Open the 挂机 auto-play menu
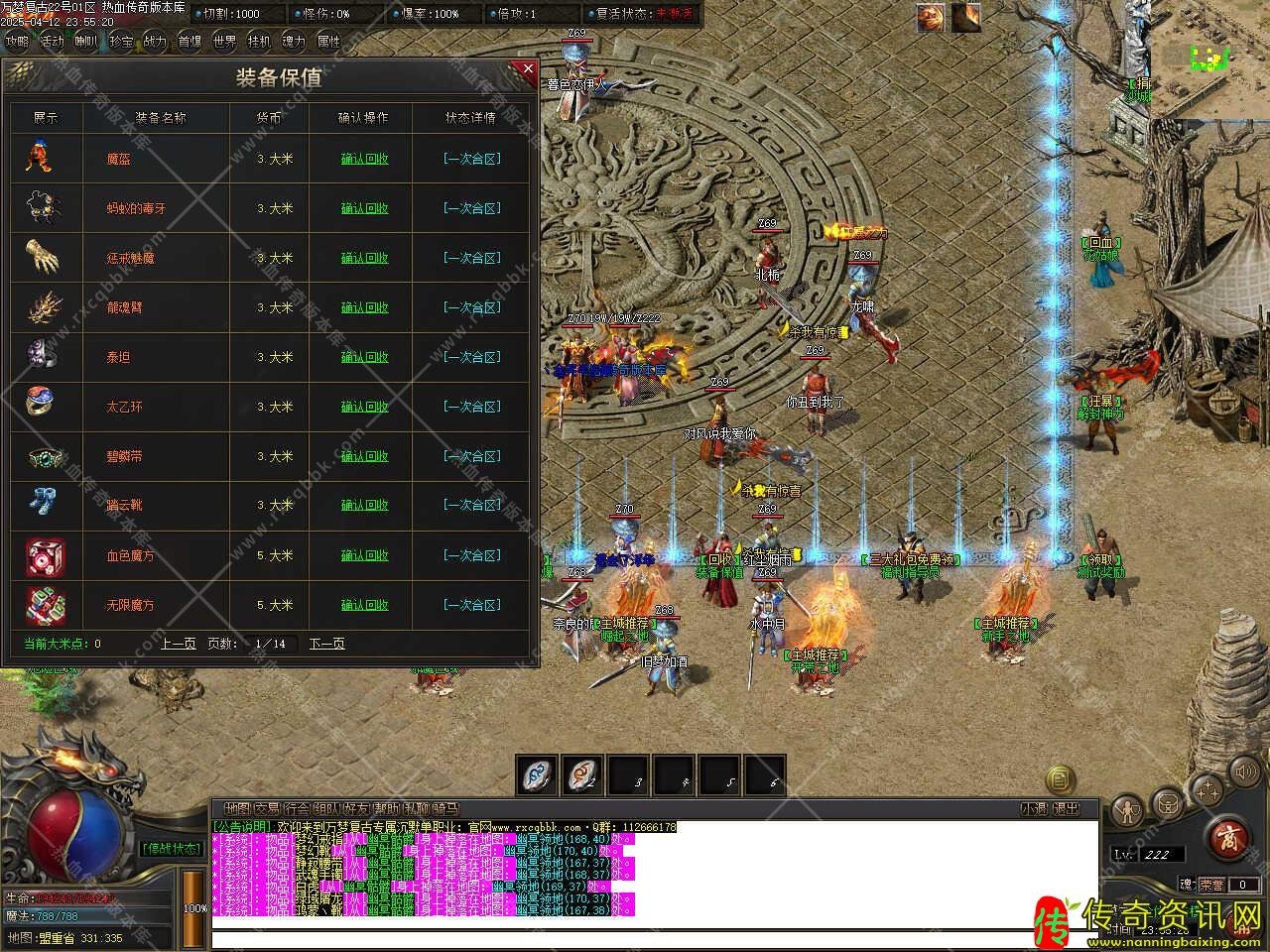 [x=259, y=42]
